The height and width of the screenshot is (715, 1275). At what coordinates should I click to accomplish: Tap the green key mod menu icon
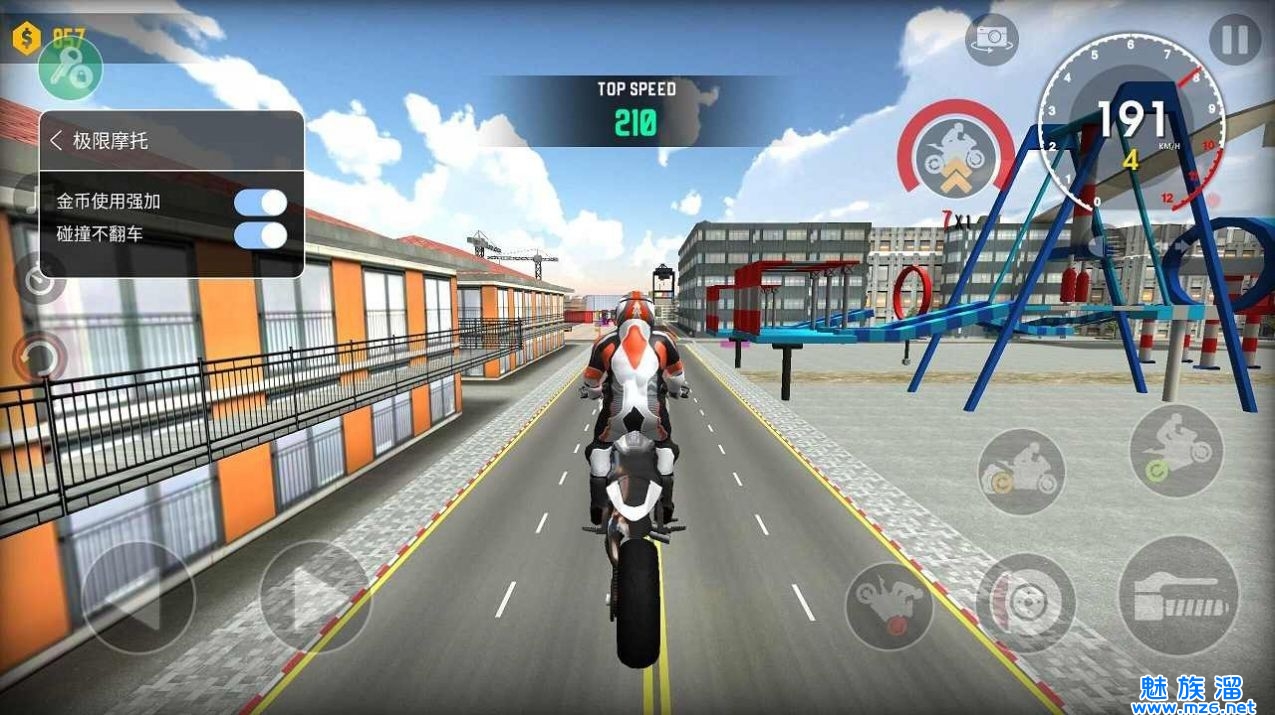[x=70, y=69]
